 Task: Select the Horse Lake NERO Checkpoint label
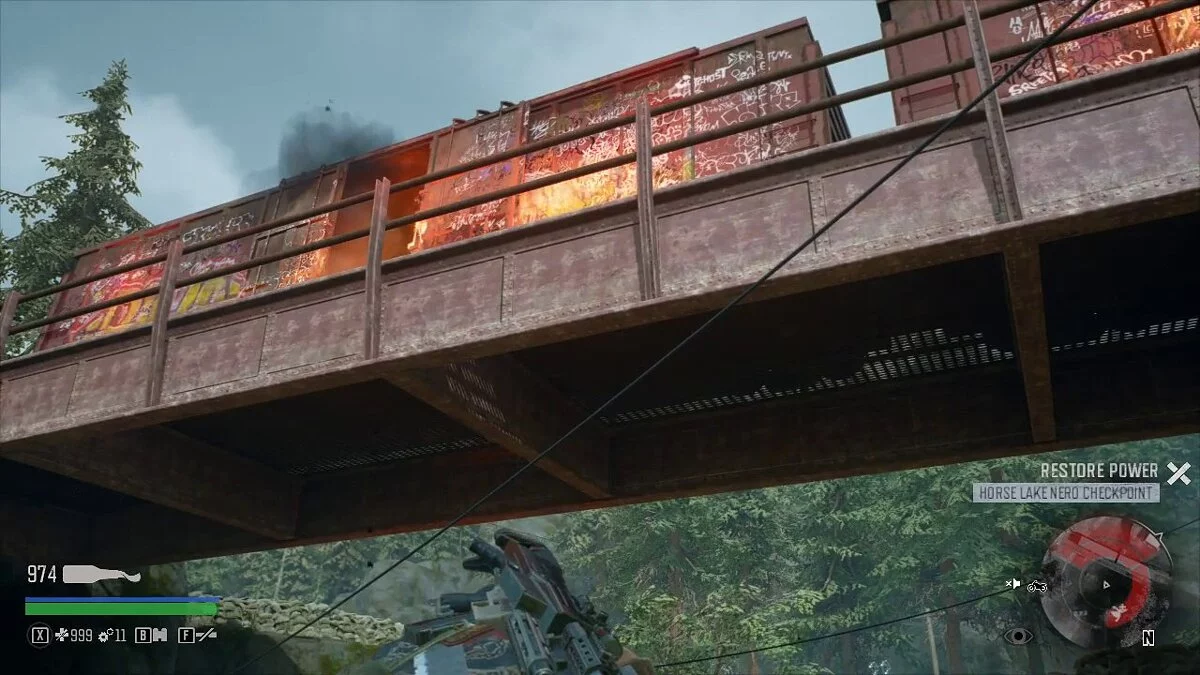[1066, 492]
